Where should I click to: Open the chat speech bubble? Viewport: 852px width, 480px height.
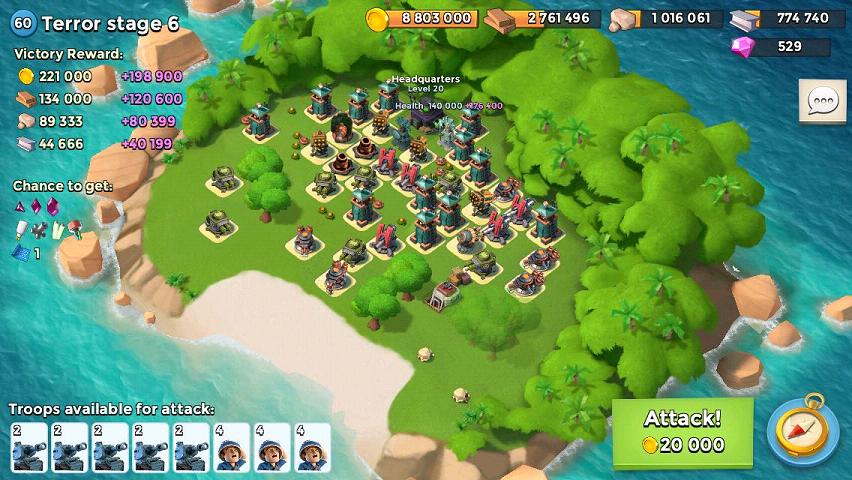[823, 101]
